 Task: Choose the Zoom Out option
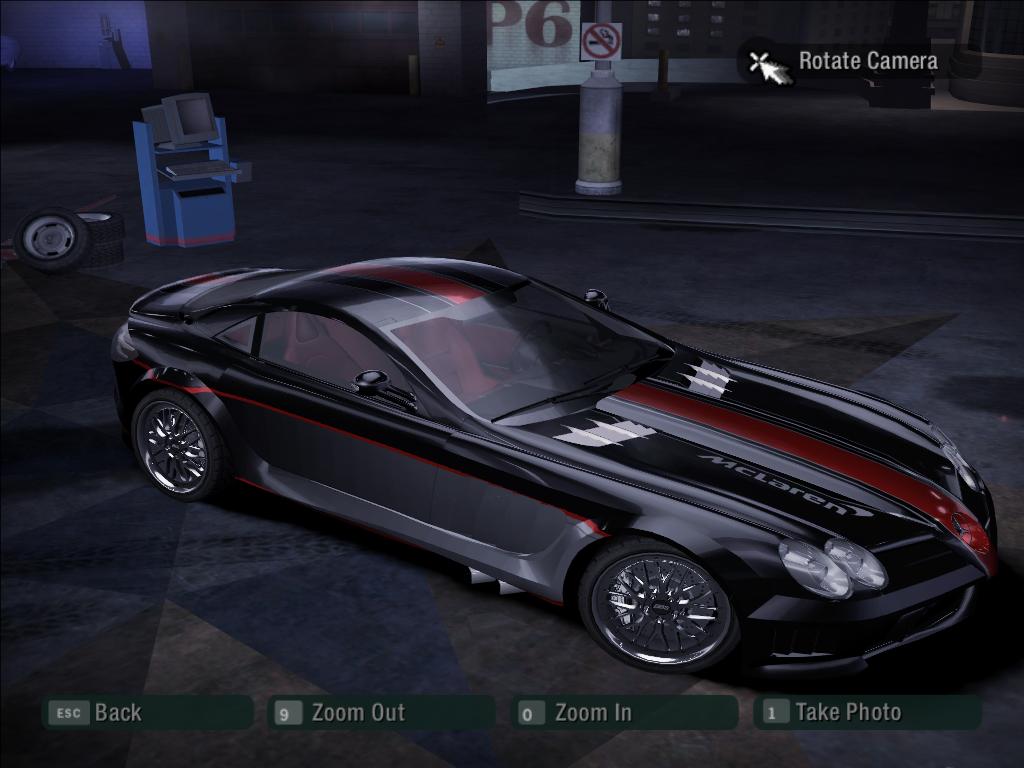click(x=383, y=713)
